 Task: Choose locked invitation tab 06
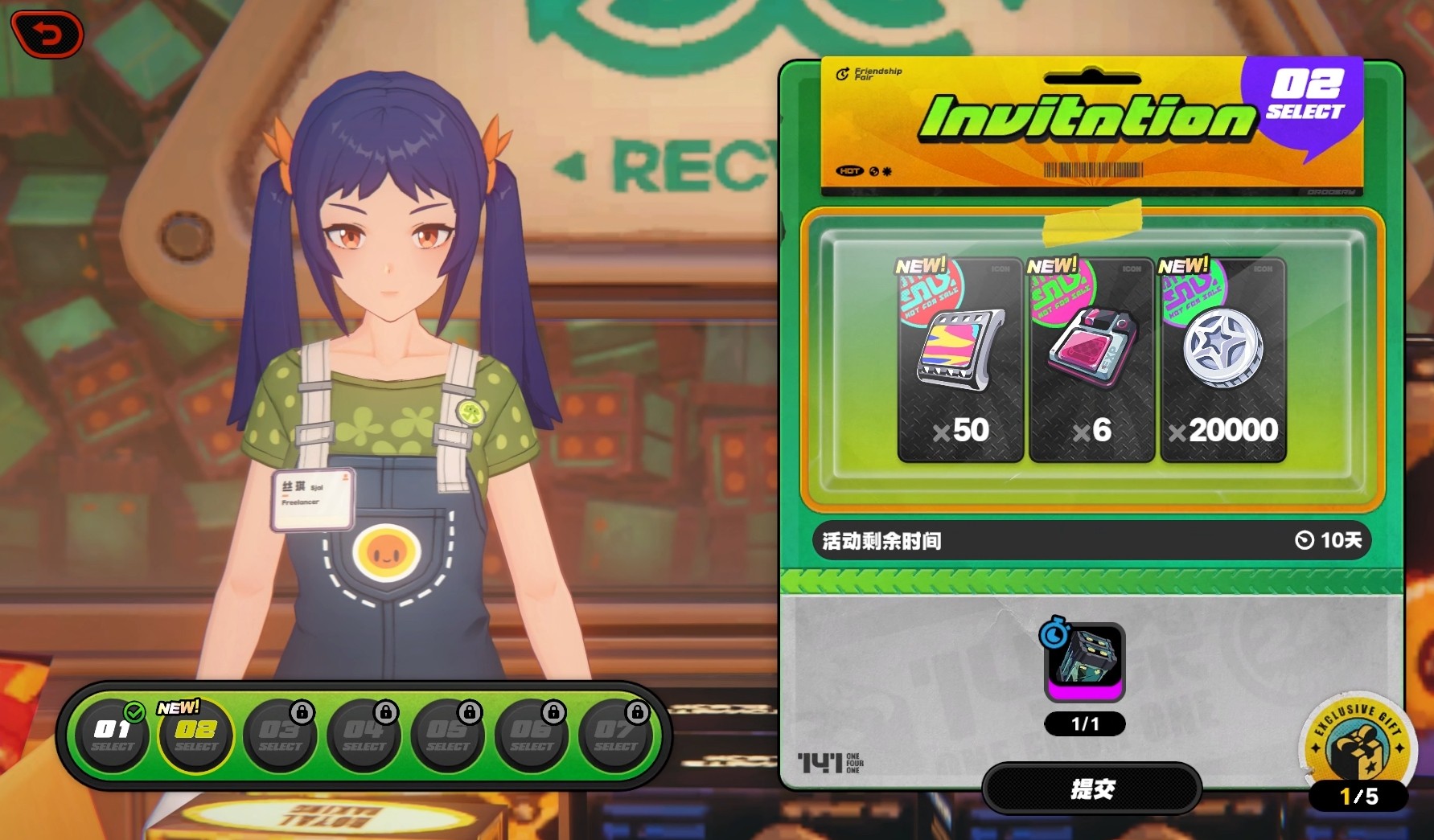click(532, 736)
